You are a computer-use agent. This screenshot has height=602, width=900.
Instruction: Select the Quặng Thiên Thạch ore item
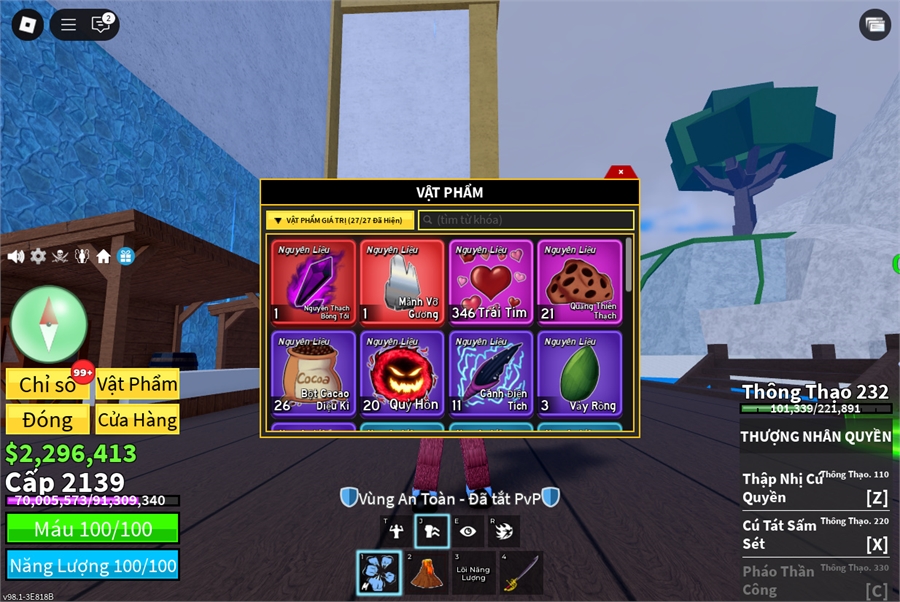click(x=580, y=282)
